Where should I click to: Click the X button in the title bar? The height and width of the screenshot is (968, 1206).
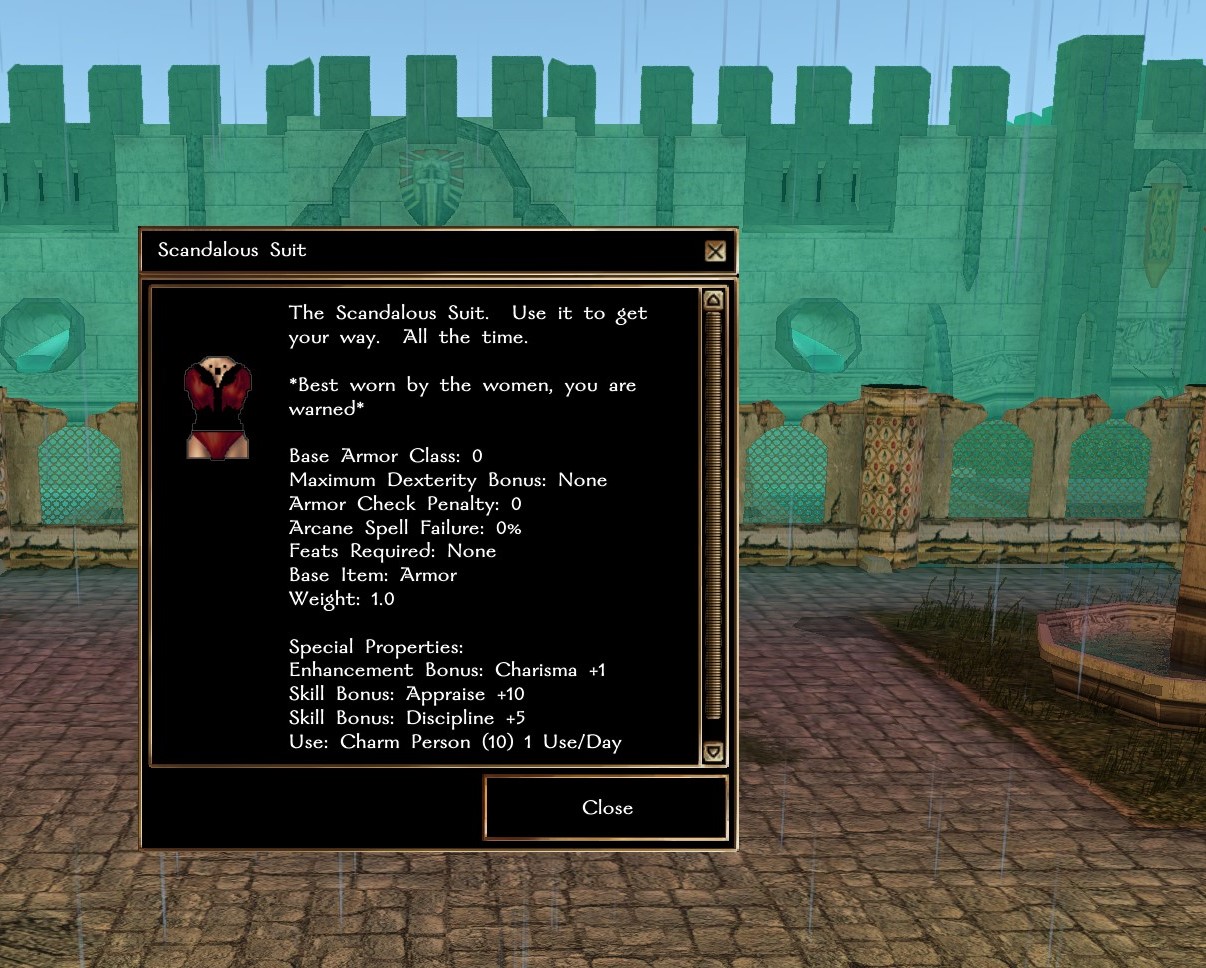715,251
